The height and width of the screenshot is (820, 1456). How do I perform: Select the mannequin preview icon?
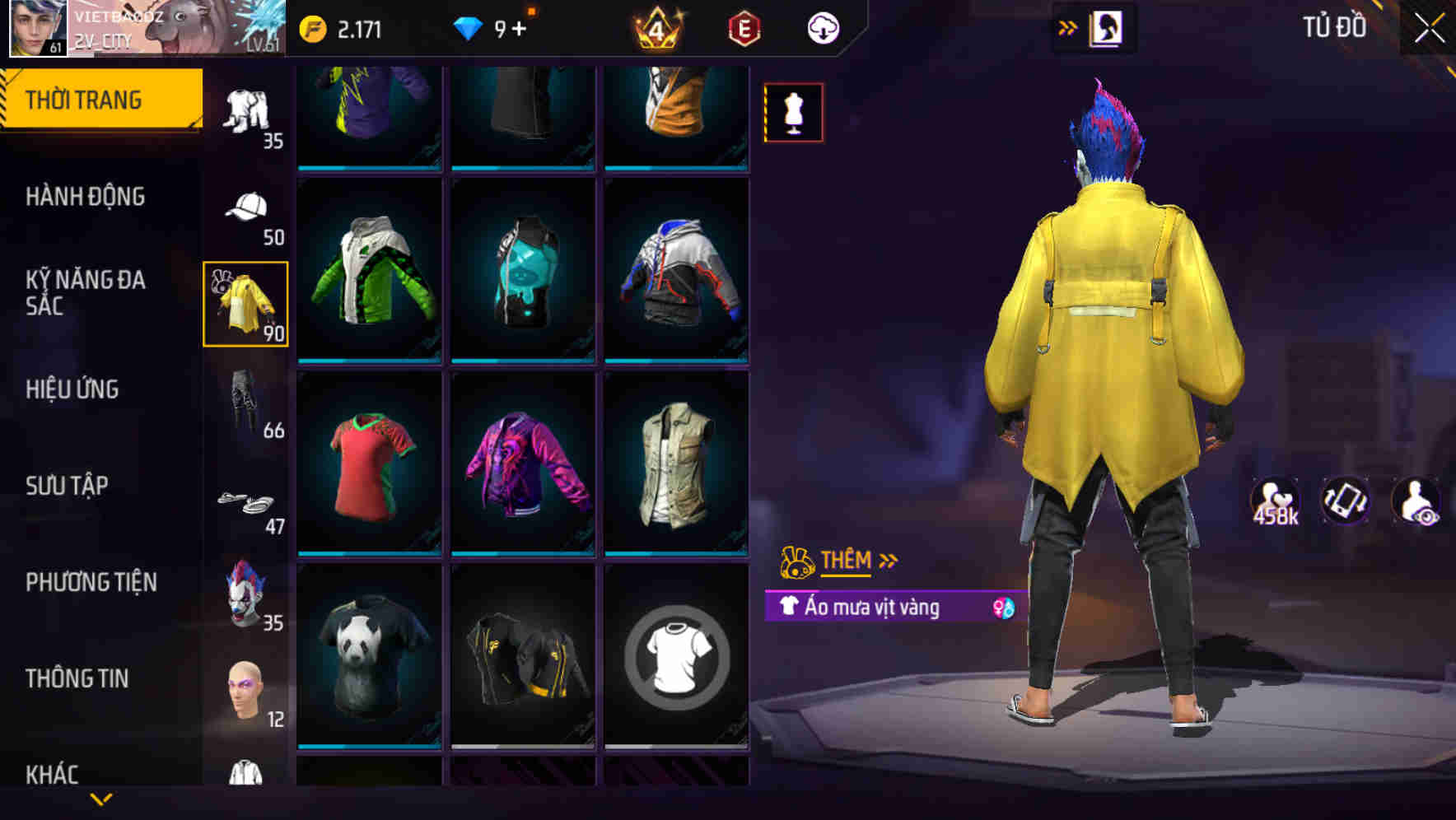click(793, 113)
